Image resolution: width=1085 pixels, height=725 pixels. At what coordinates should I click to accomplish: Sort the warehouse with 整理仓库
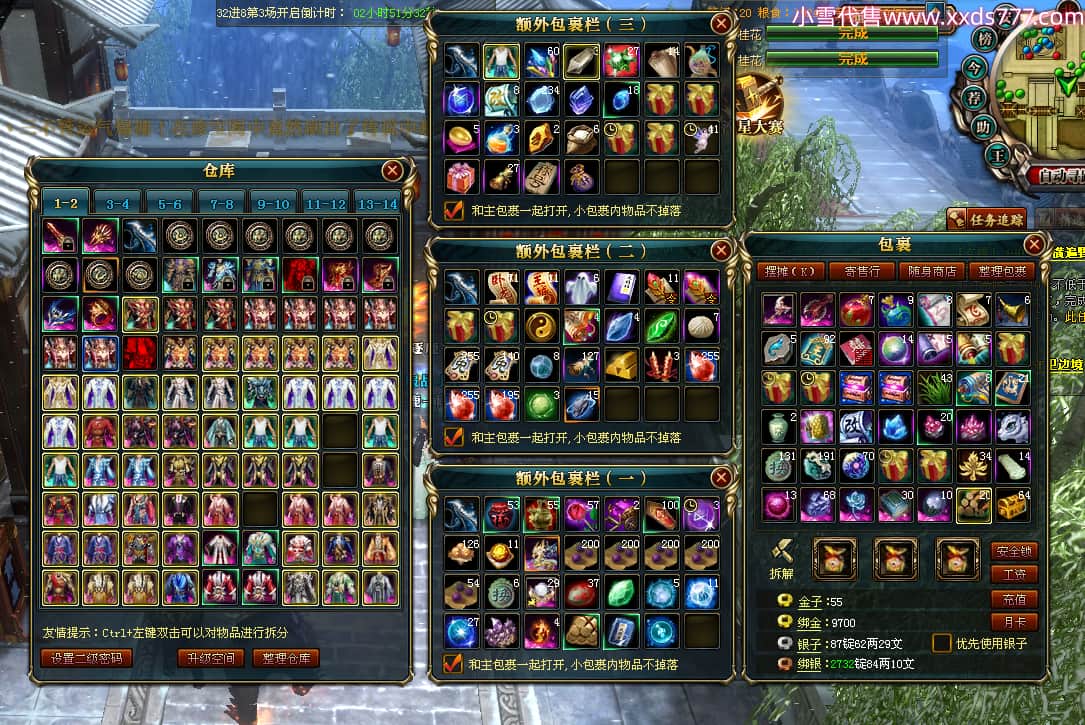point(286,658)
